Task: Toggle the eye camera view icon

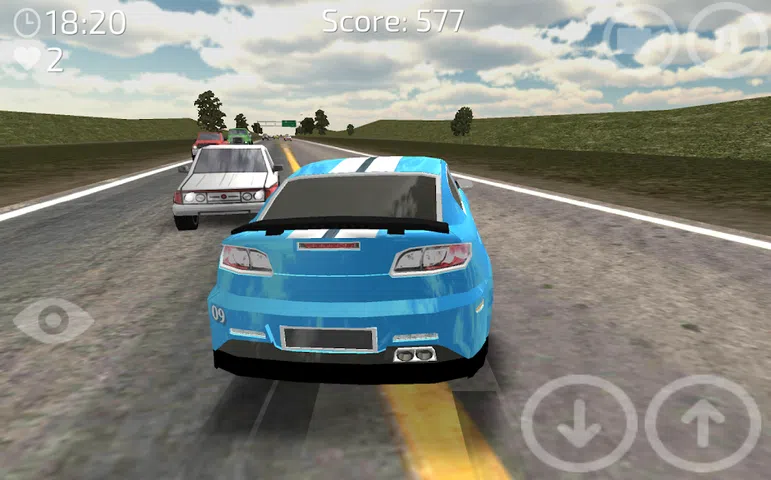Action: 53,320
